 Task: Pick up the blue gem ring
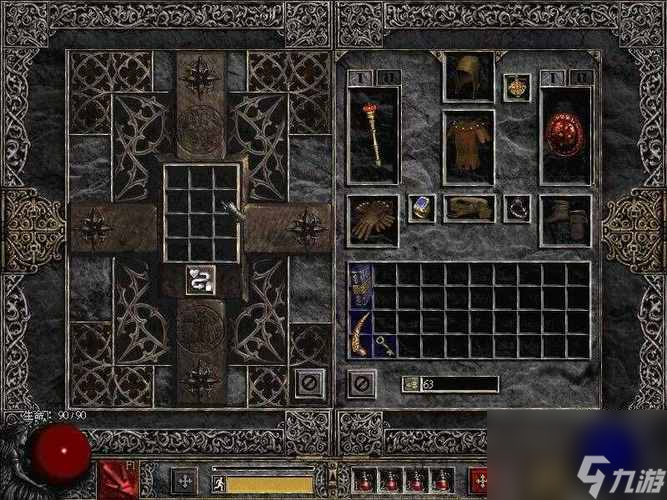pos(421,207)
